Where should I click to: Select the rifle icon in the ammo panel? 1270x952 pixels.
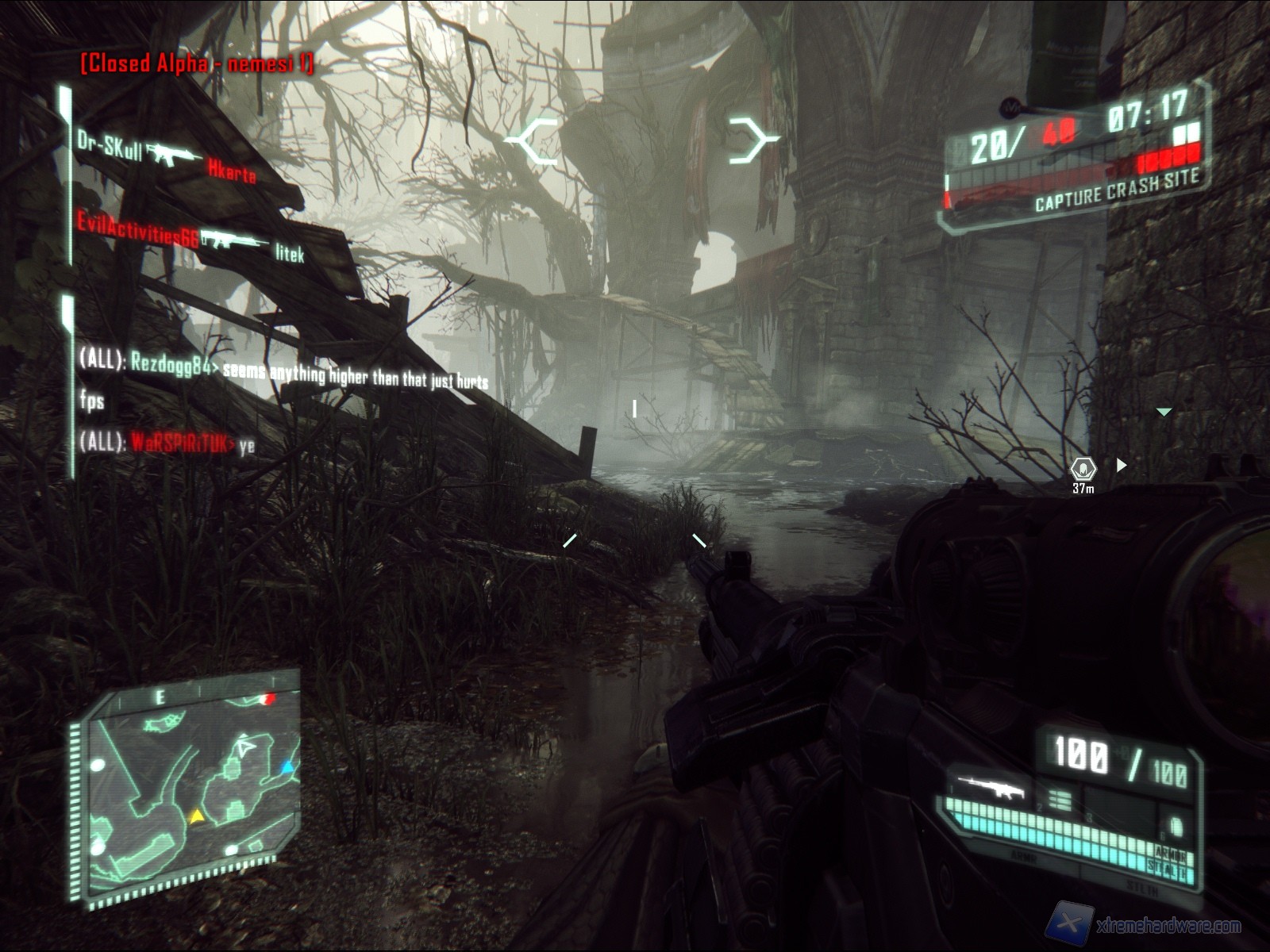point(991,787)
